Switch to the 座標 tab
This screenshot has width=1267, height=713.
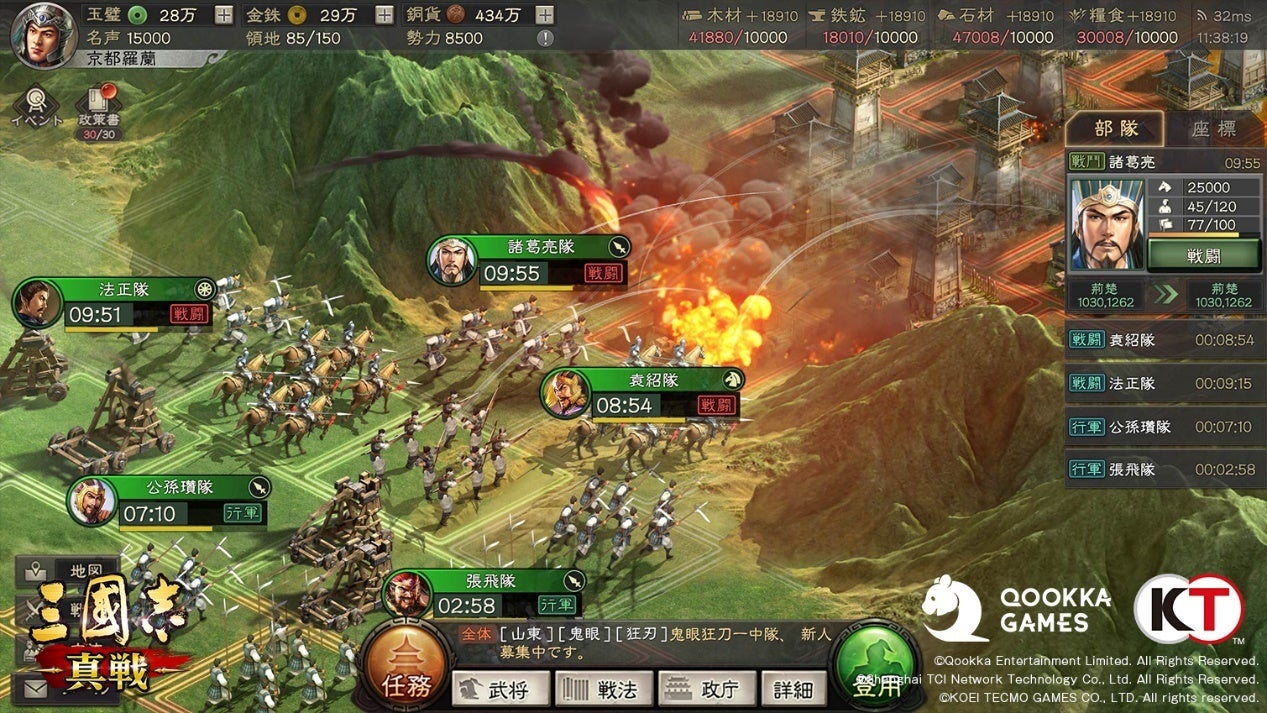tap(1213, 129)
